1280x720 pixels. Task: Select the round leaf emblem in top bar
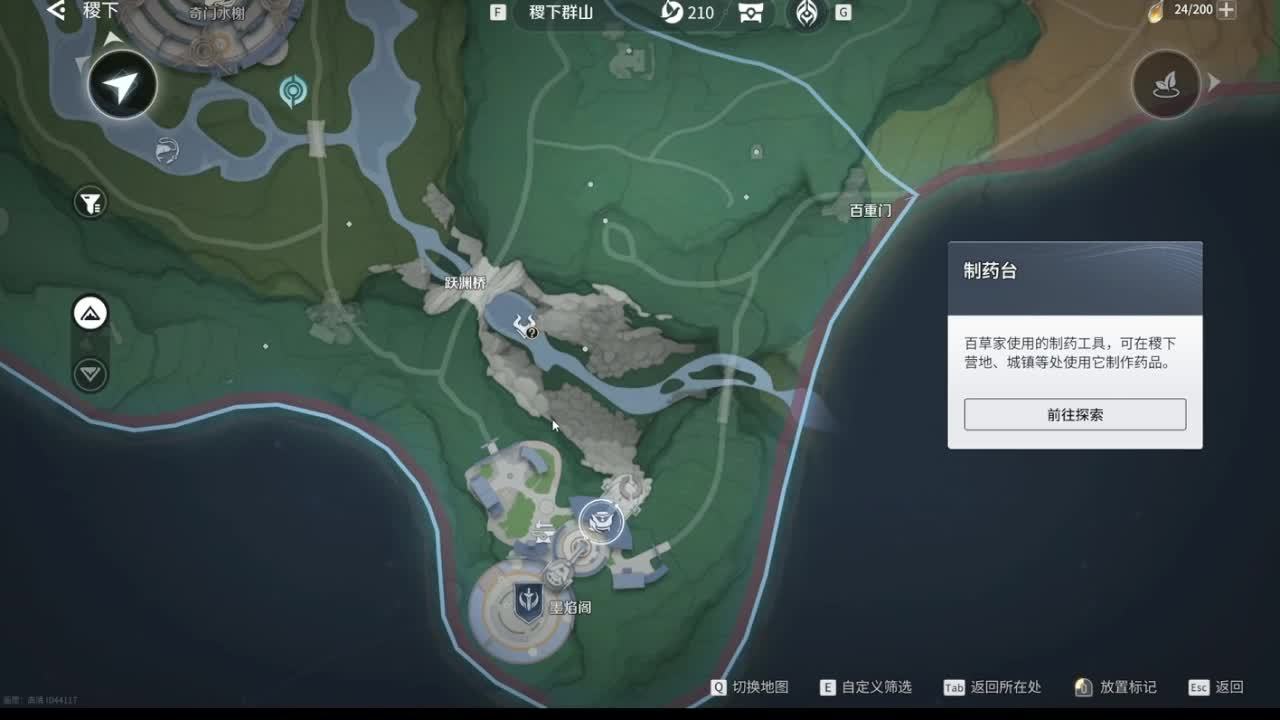pos(806,13)
